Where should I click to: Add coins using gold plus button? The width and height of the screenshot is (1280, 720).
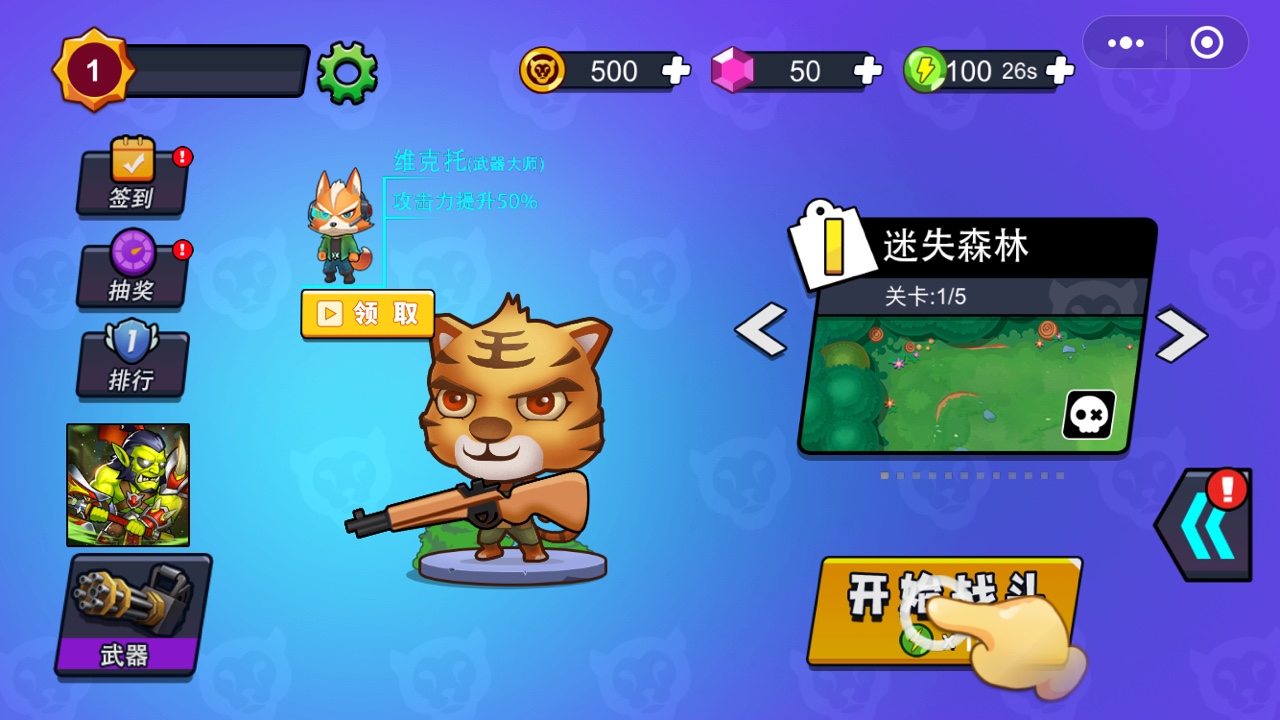point(675,70)
